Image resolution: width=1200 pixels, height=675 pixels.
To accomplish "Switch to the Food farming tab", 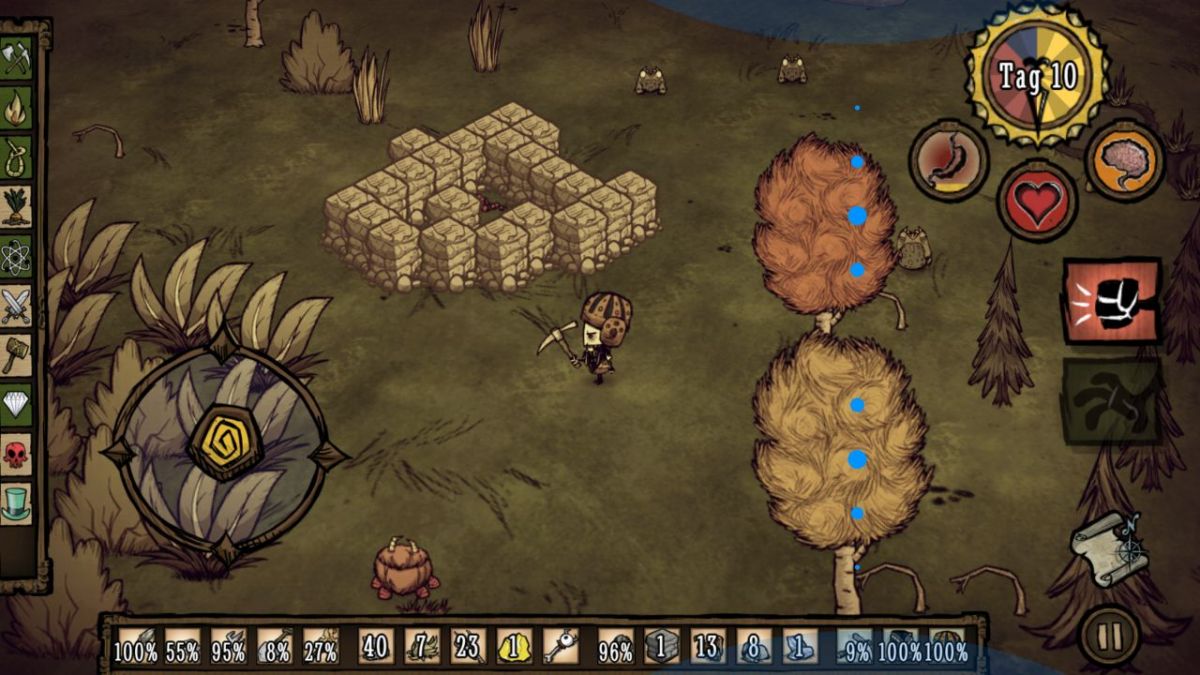I will (16, 207).
